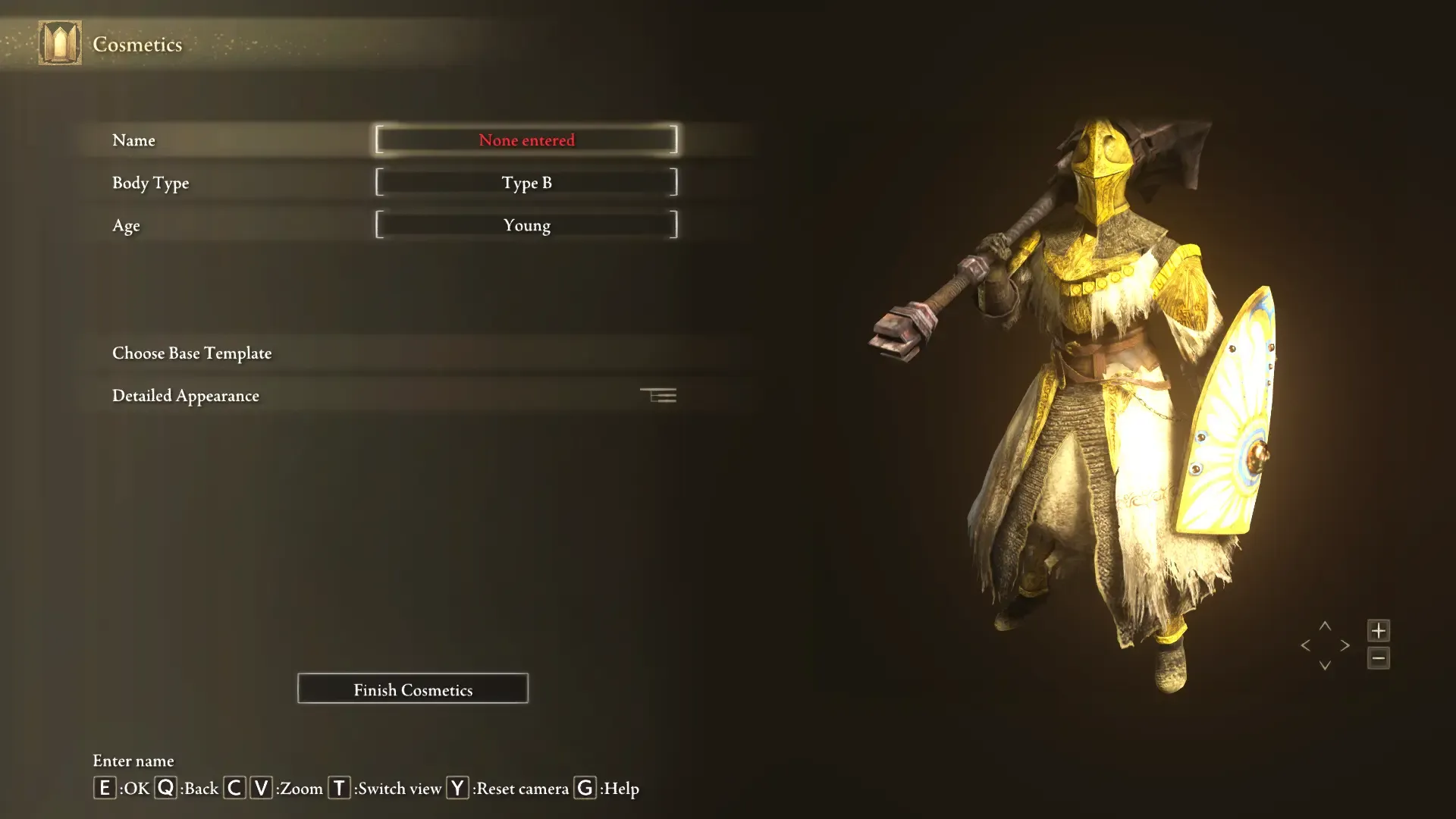This screenshot has height=819, width=1456.
Task: Open Choose Base Template
Action: pyautogui.click(x=192, y=353)
